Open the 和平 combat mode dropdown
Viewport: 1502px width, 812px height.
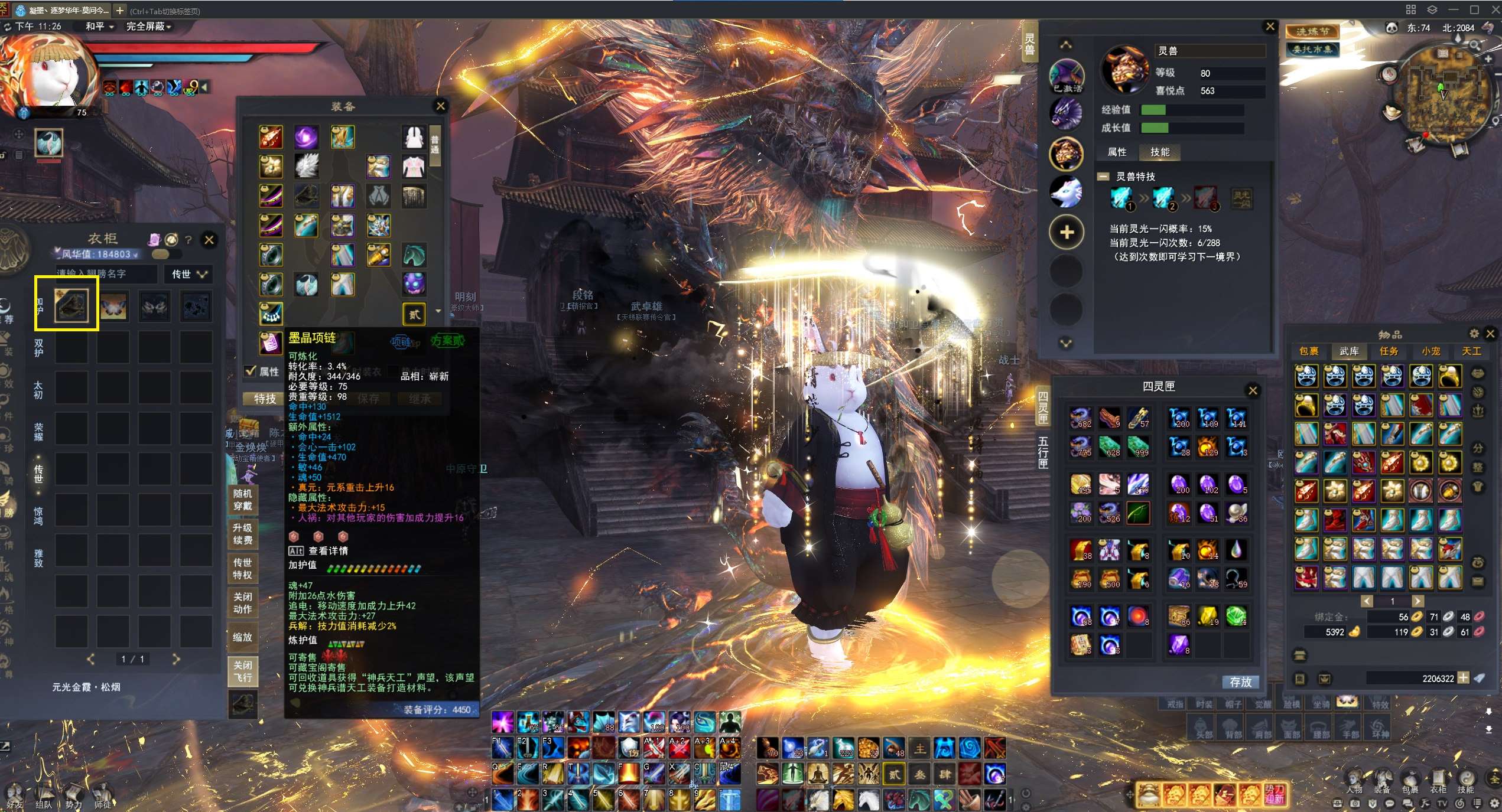point(99,27)
